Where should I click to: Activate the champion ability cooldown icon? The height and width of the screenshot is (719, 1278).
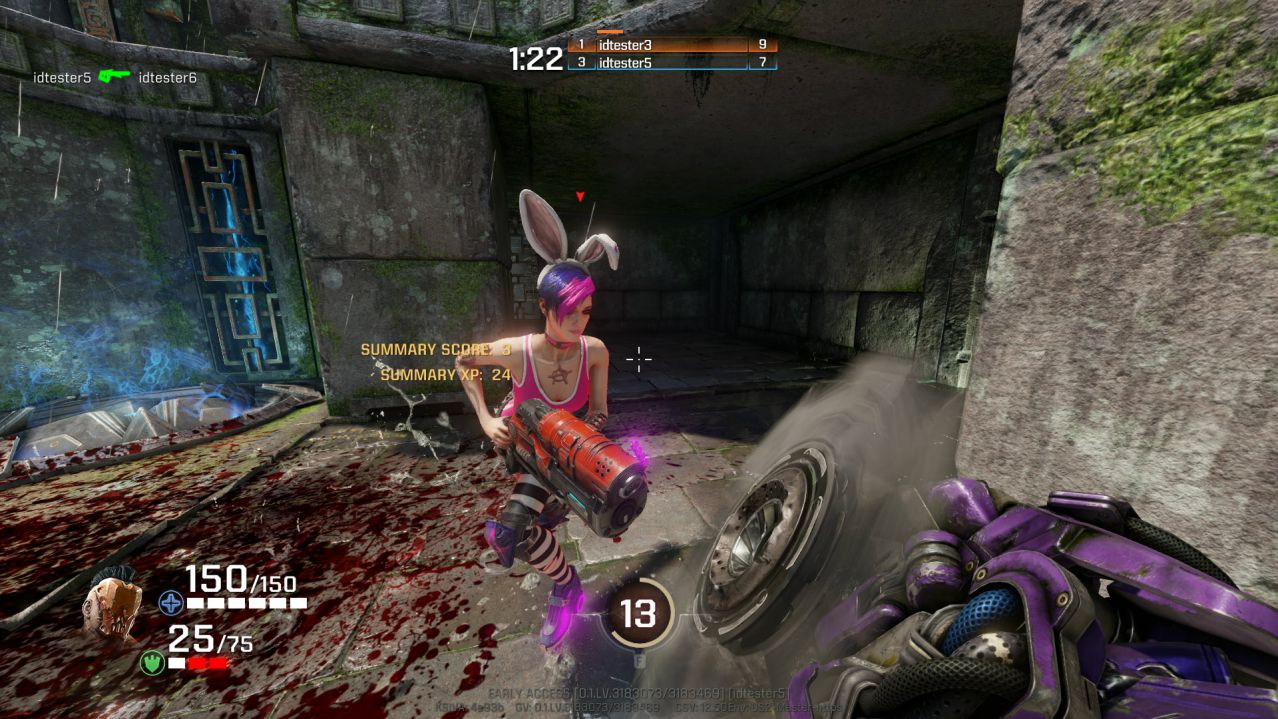(639, 612)
